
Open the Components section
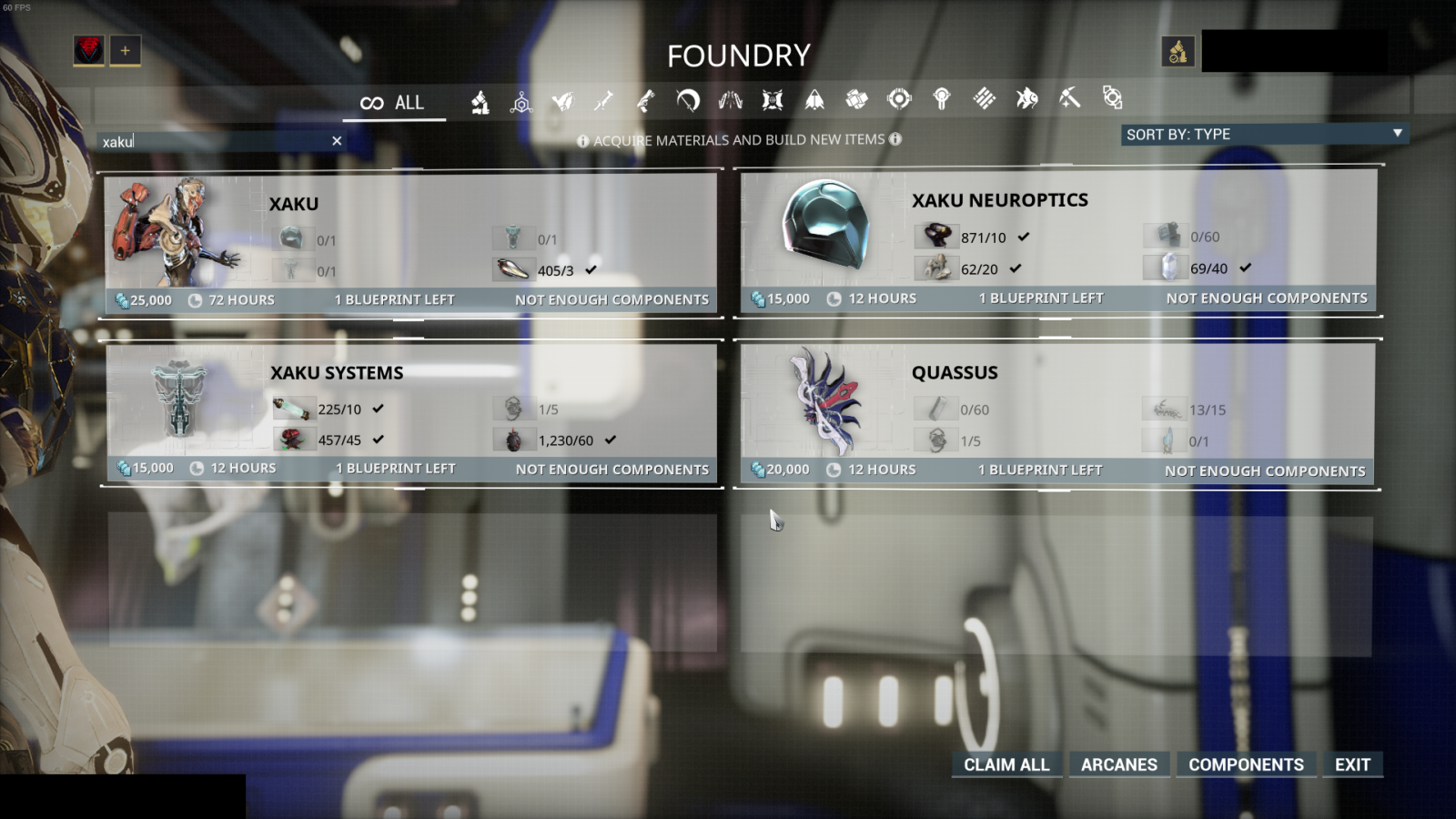pos(1246,764)
